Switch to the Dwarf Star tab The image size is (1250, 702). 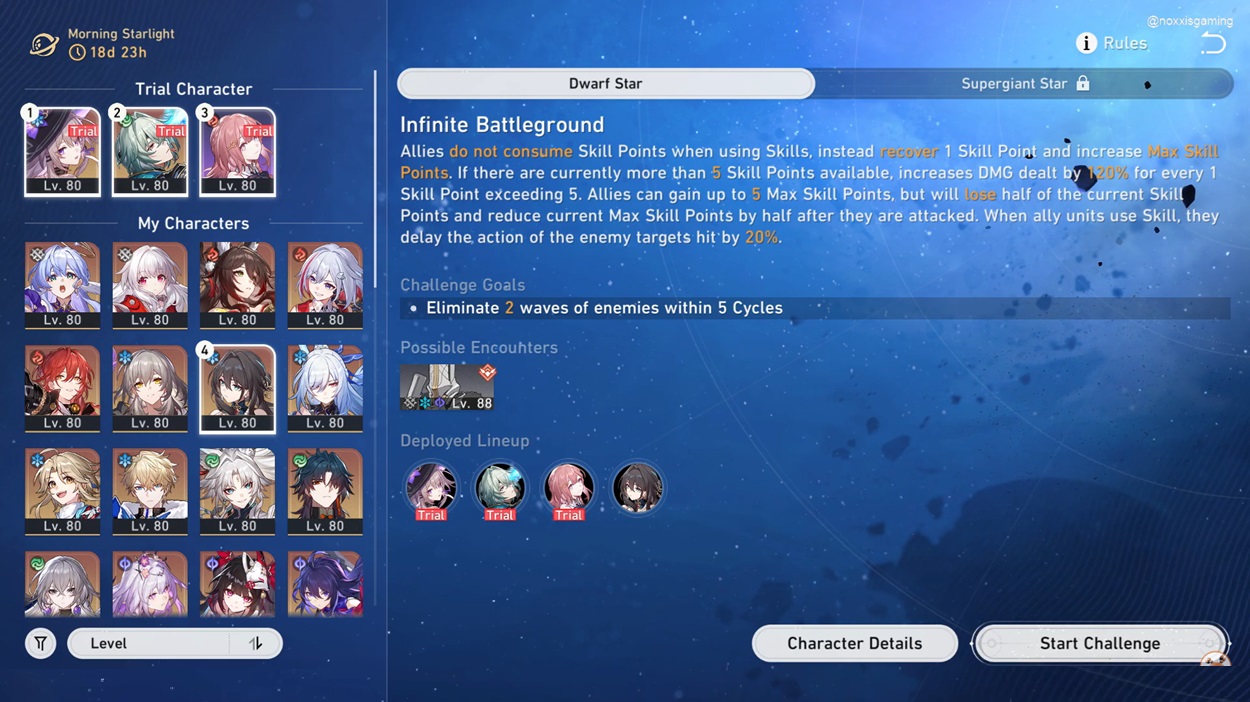605,84
